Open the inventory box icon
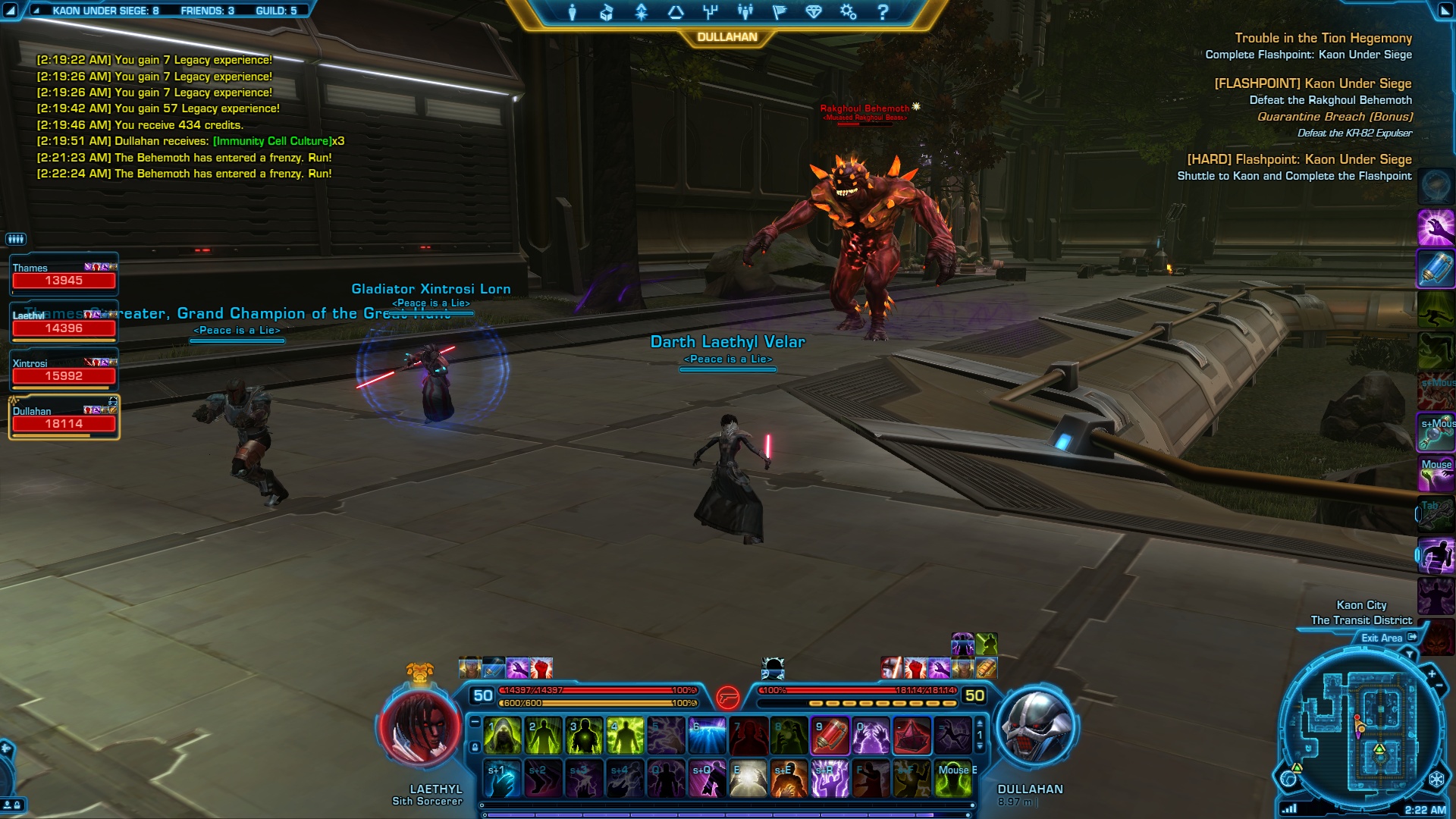 606,12
